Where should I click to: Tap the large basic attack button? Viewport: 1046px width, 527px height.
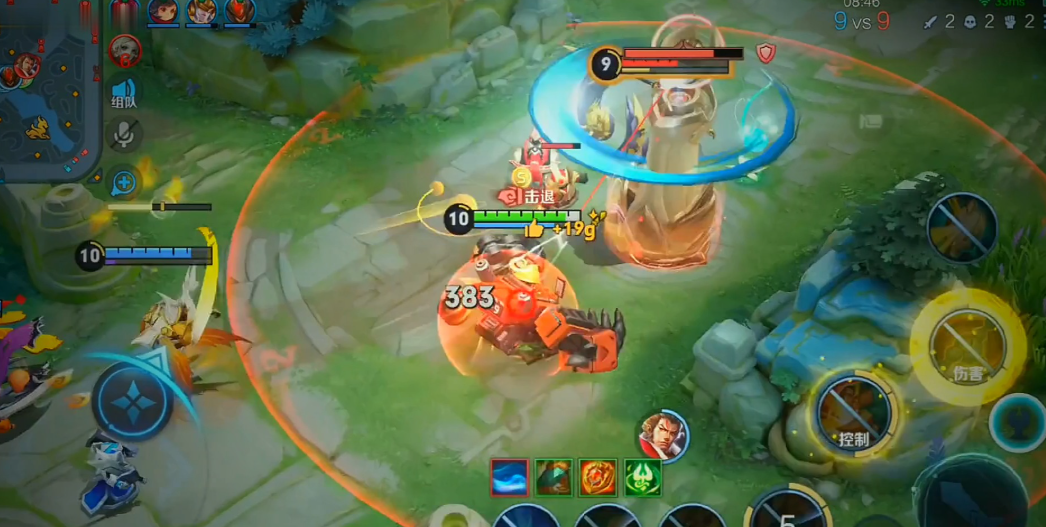point(975,494)
